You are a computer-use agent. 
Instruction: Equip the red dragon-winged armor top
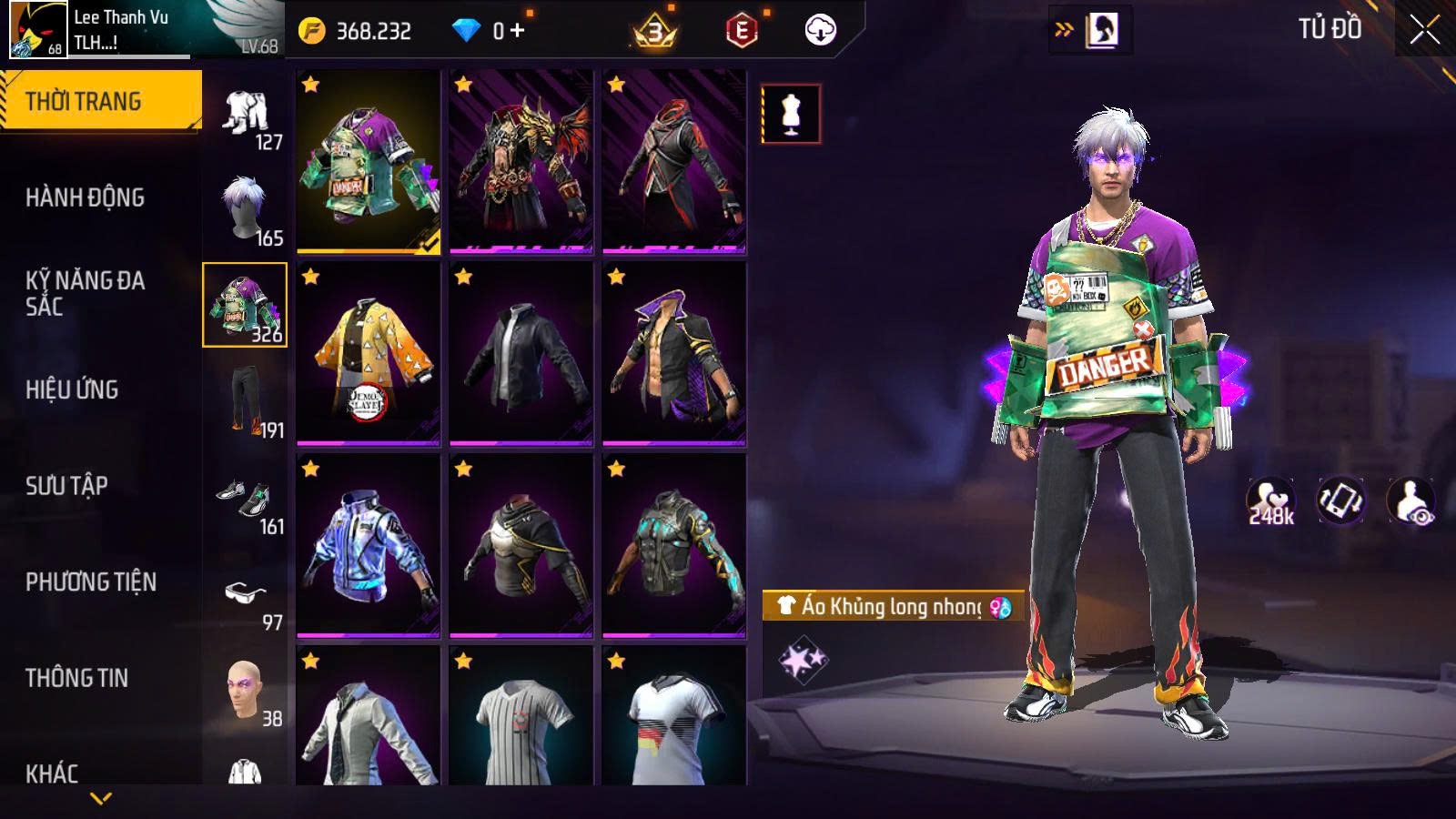pos(521,161)
